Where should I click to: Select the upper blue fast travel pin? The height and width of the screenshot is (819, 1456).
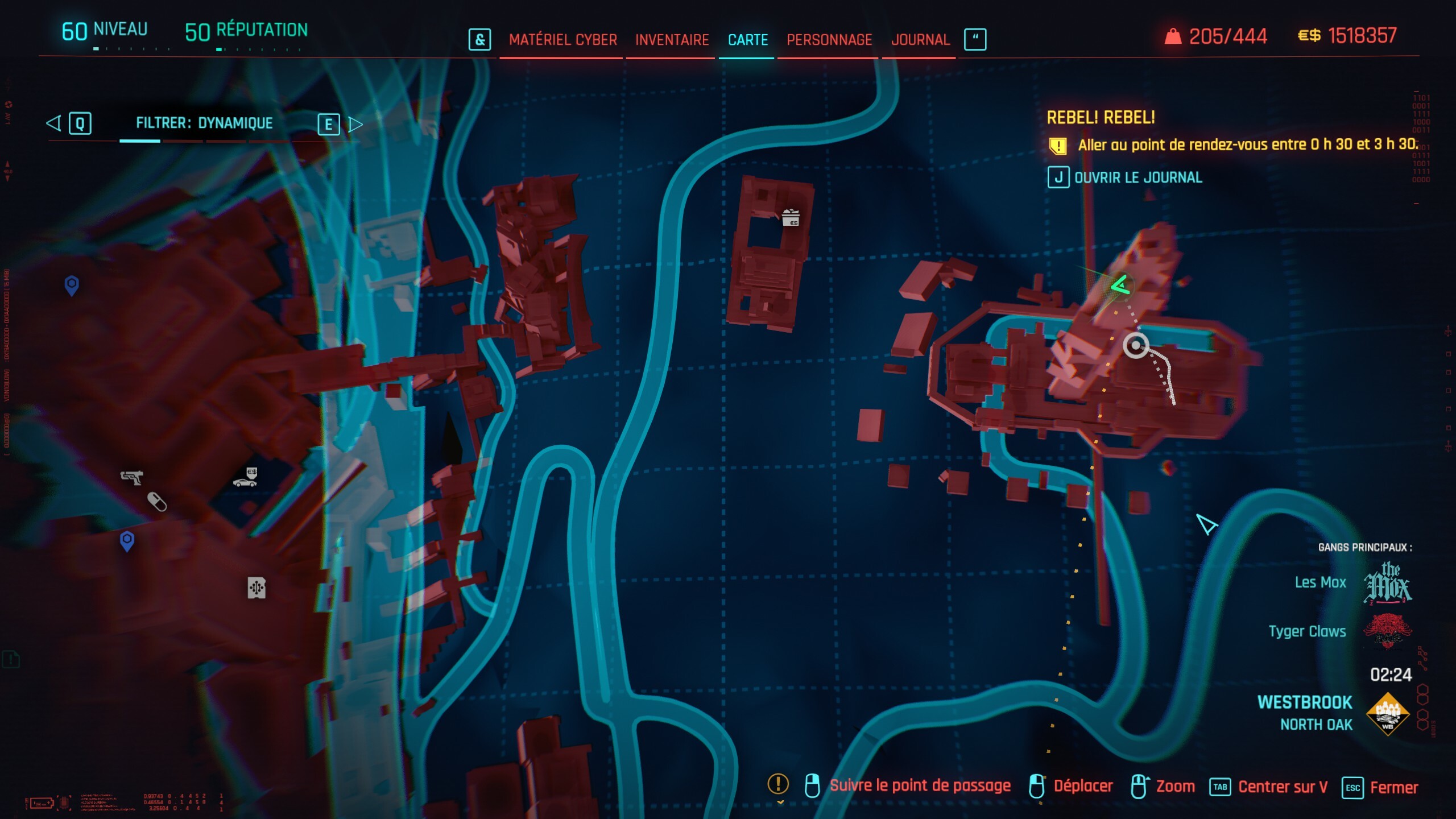(x=72, y=285)
